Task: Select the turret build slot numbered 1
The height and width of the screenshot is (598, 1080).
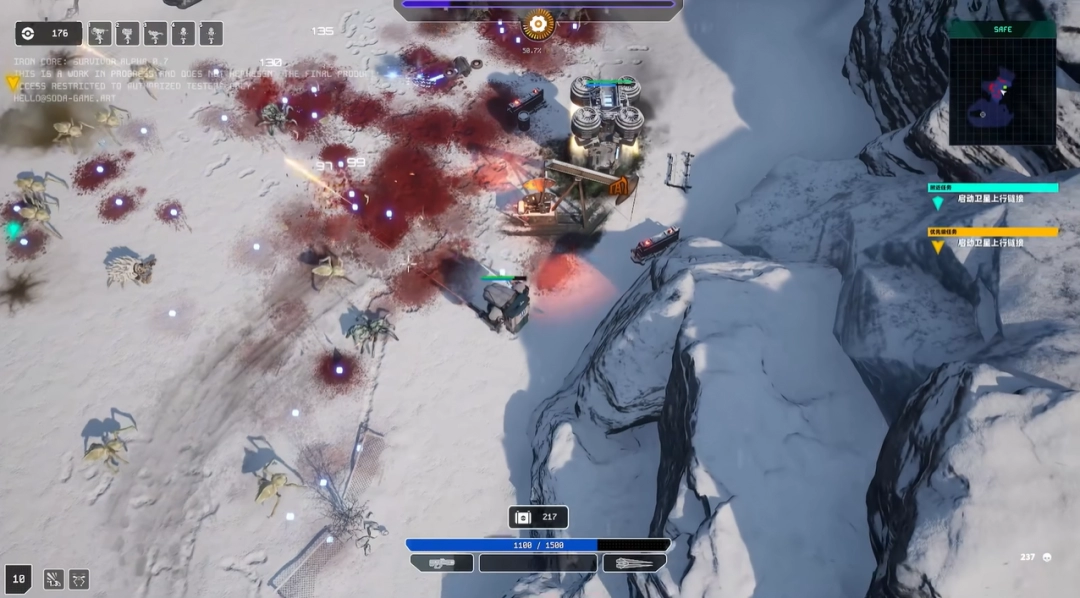Action: click(x=100, y=35)
